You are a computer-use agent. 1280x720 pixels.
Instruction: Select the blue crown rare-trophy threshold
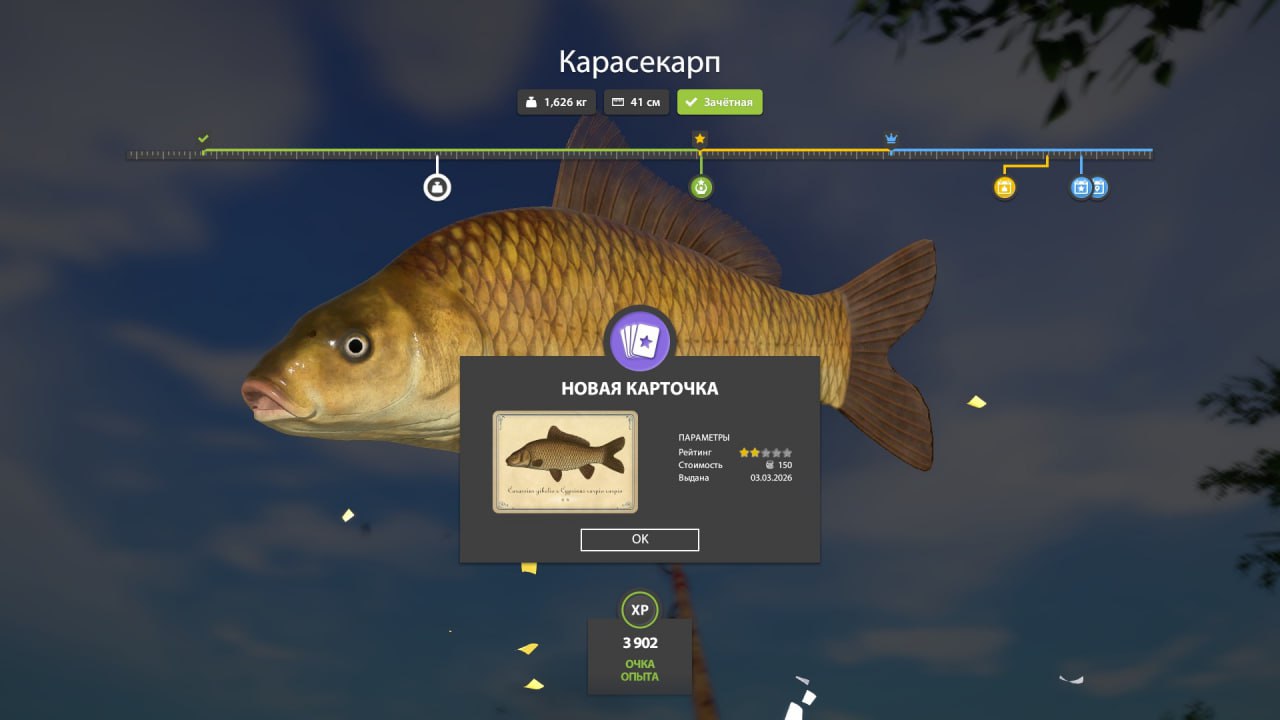(x=891, y=138)
